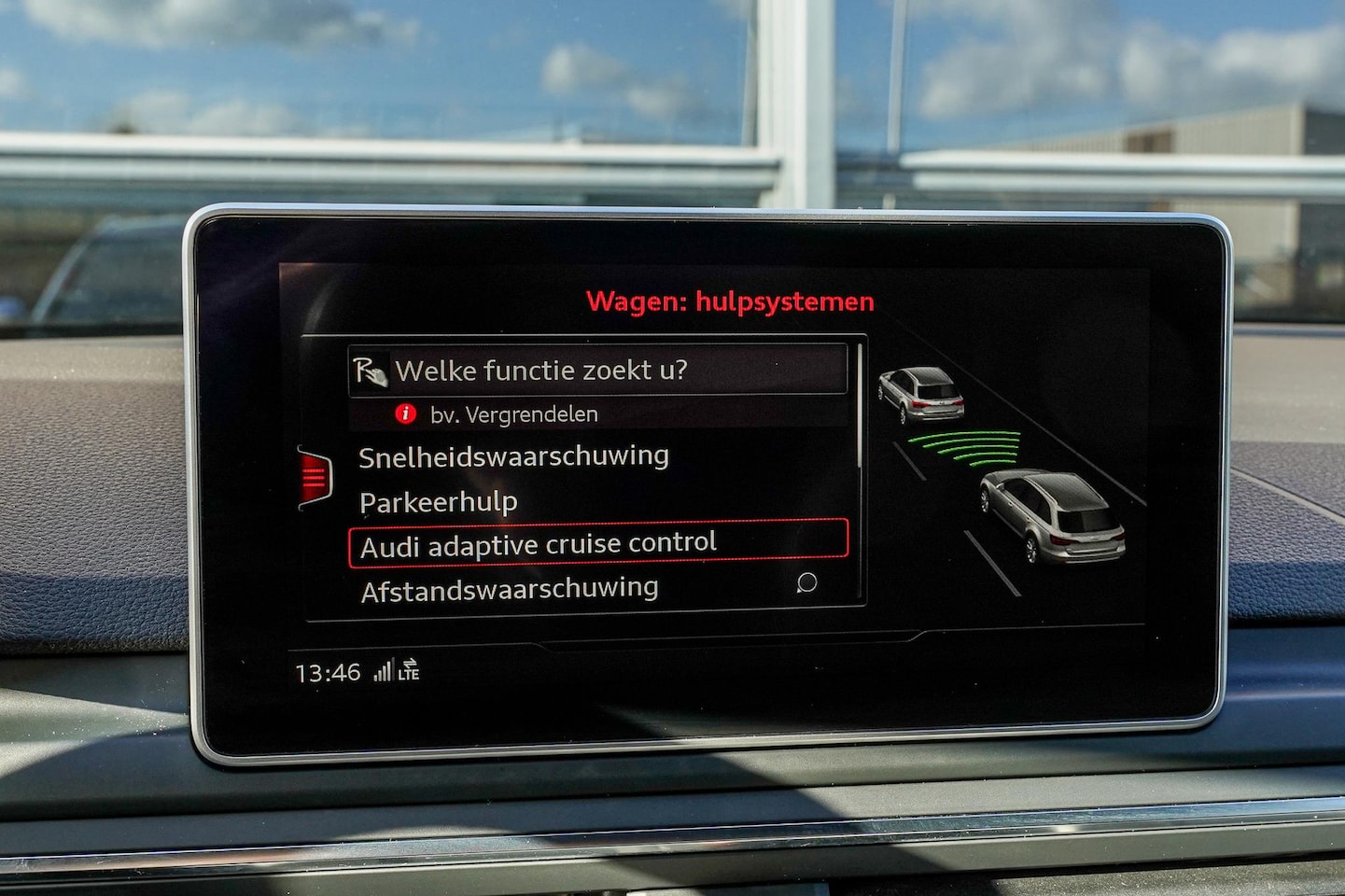Open the red side menu tab
This screenshot has height=896, width=1345.
tap(315, 477)
